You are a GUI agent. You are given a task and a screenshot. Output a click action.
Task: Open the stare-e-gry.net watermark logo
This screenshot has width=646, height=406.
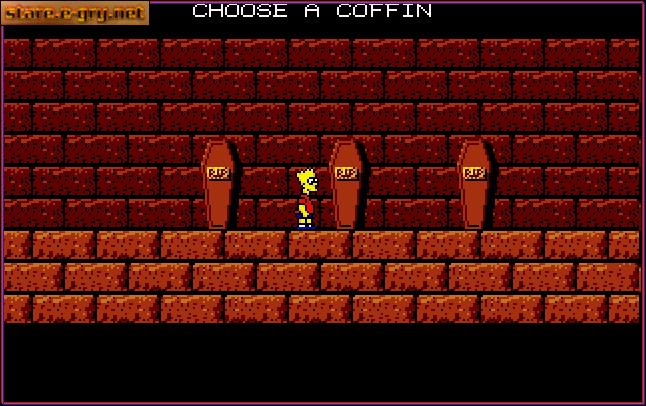click(x=75, y=13)
